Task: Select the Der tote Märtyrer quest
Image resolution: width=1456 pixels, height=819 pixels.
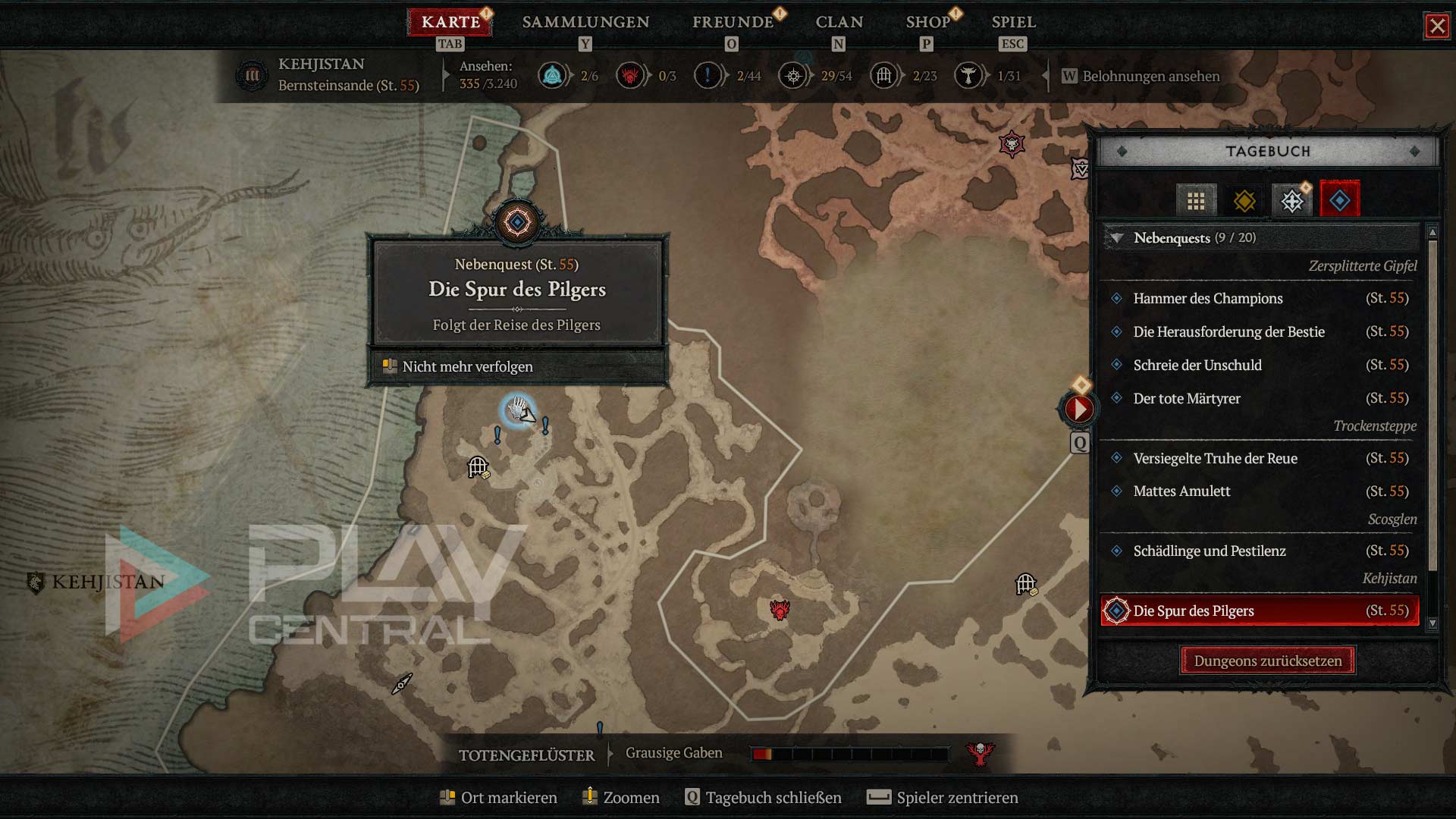Action: (1186, 399)
